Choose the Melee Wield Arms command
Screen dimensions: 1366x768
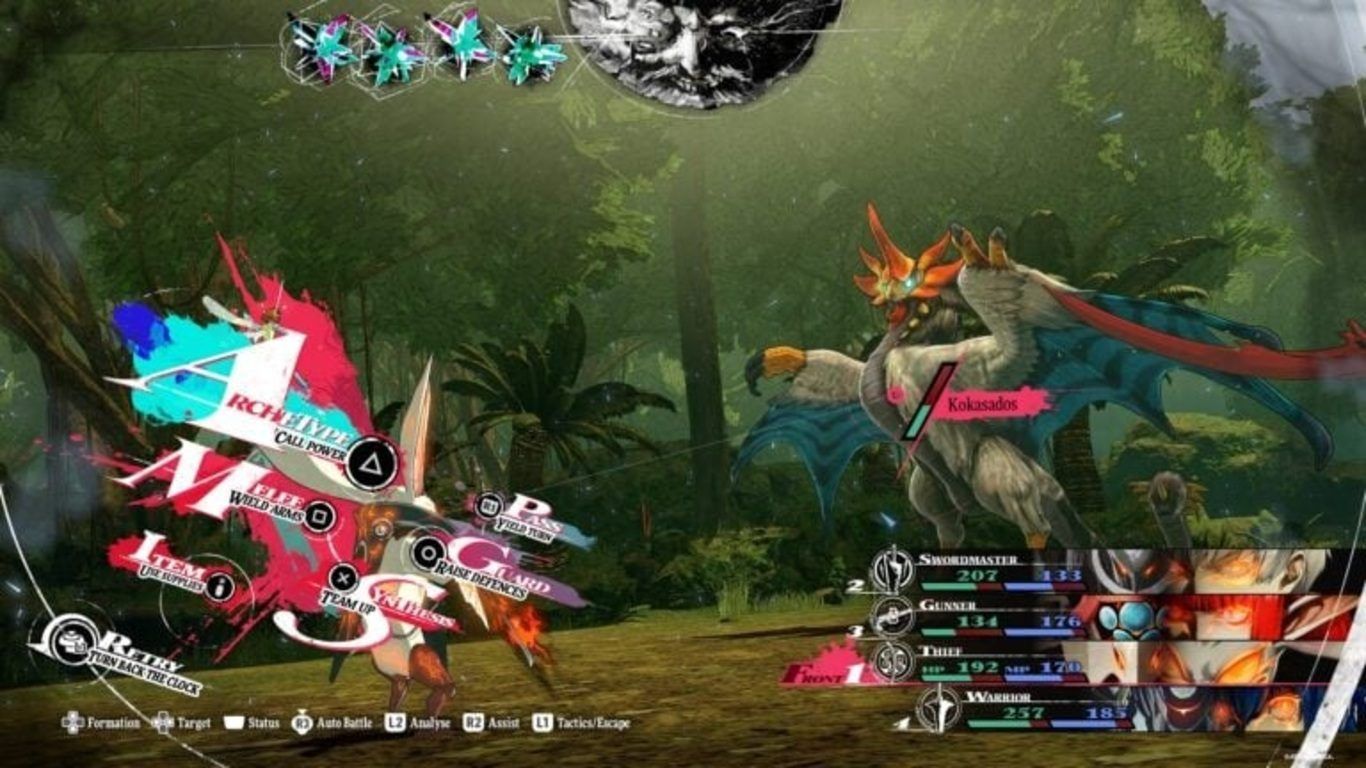click(x=318, y=515)
